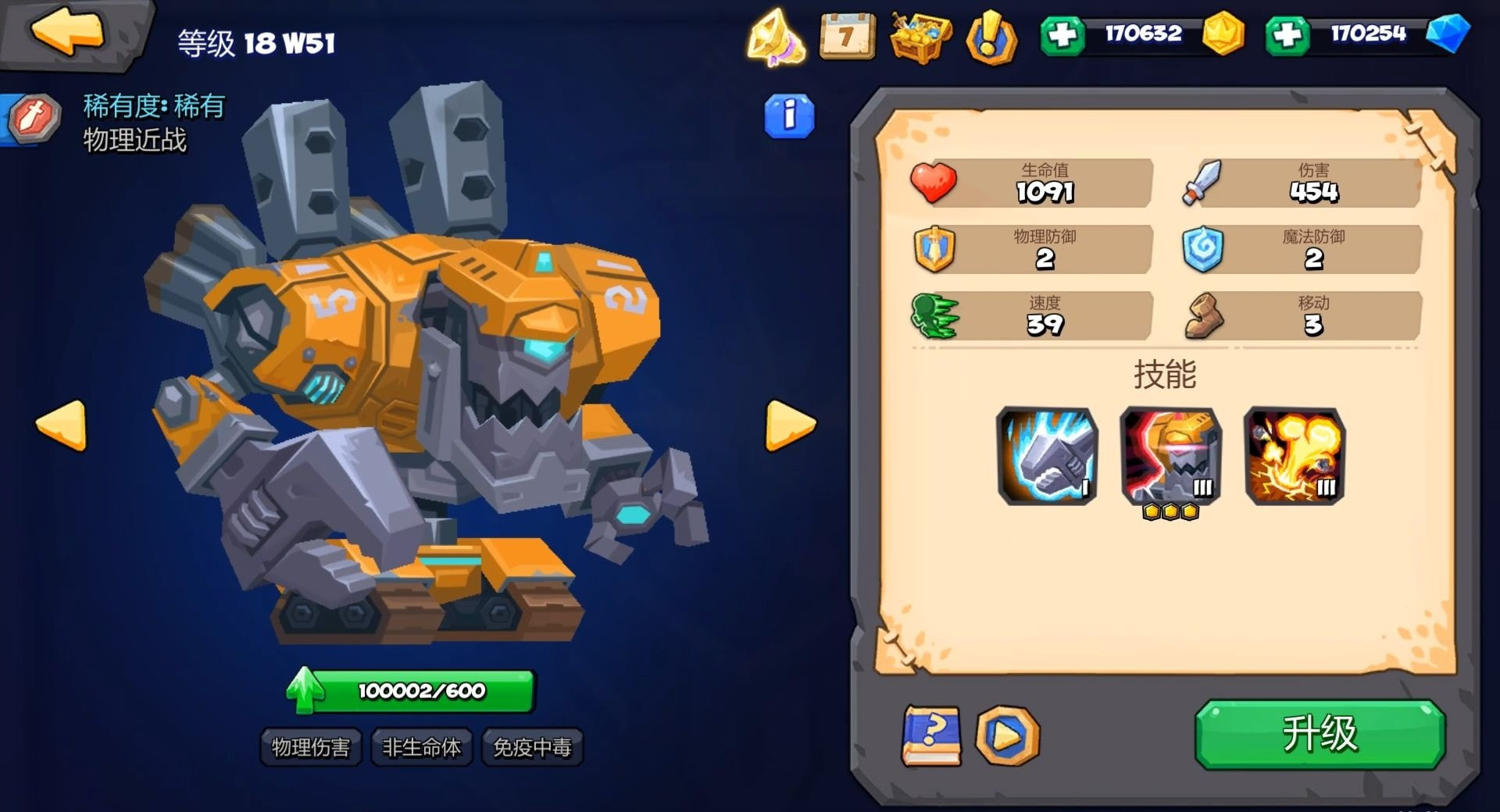Select the robot head skill with three stars
This screenshot has width=1500, height=812.
pos(1170,455)
